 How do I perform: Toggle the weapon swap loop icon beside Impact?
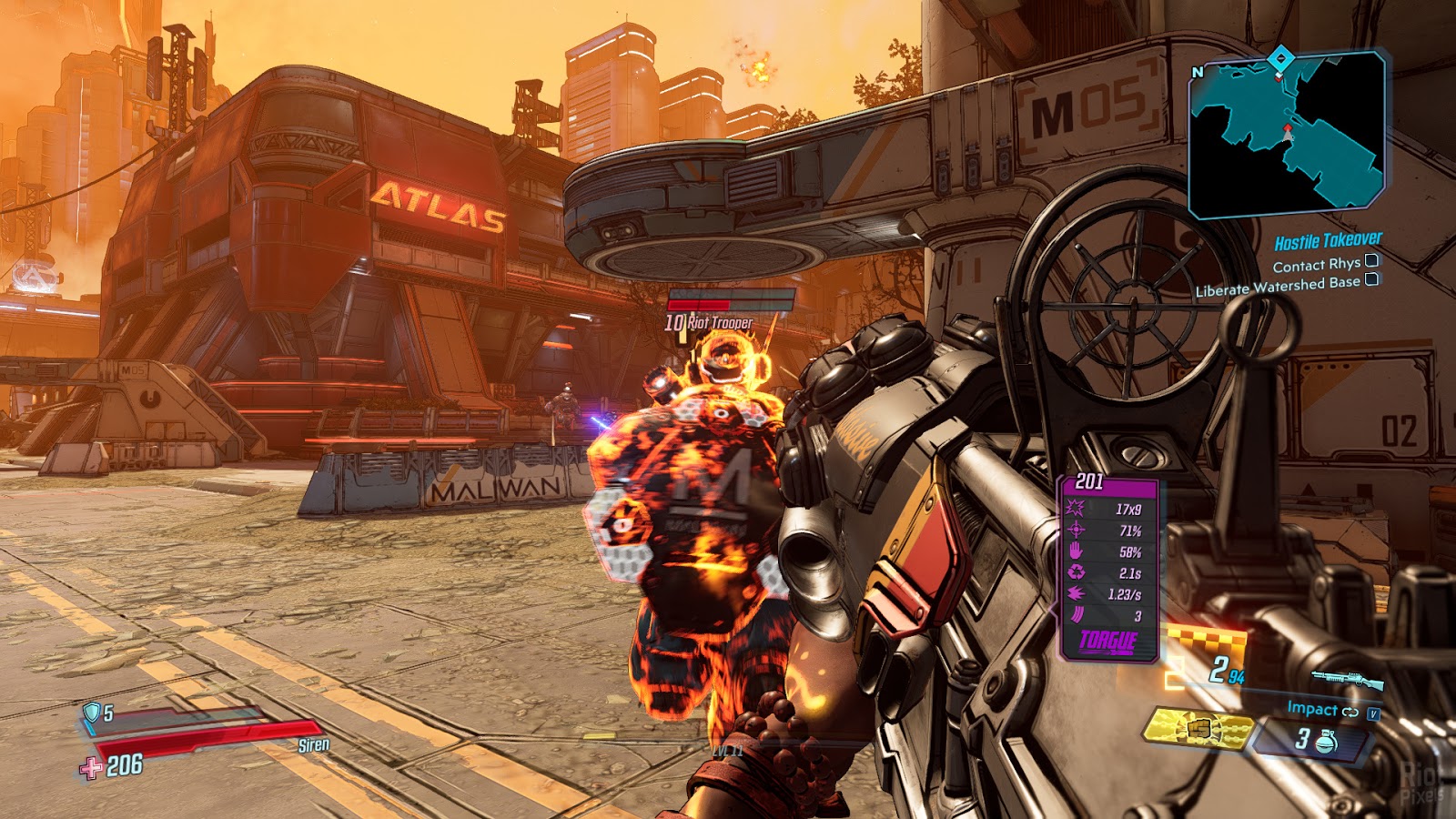[1350, 713]
